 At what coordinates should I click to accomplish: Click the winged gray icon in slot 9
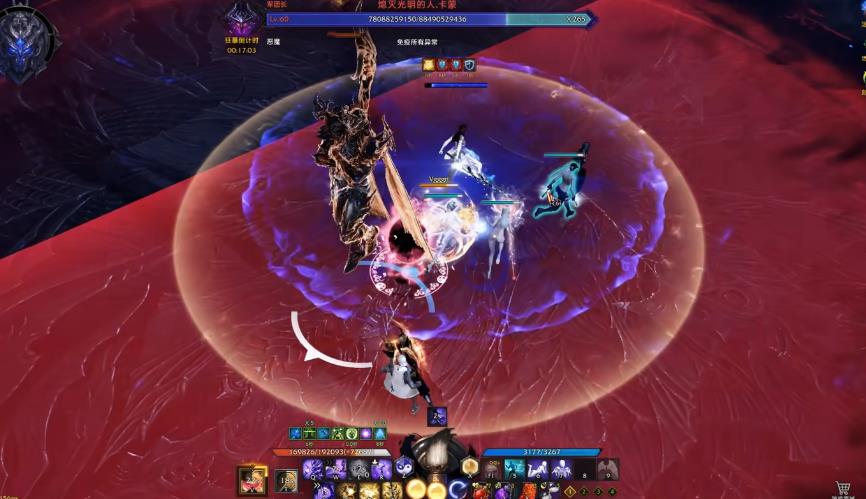(607, 469)
